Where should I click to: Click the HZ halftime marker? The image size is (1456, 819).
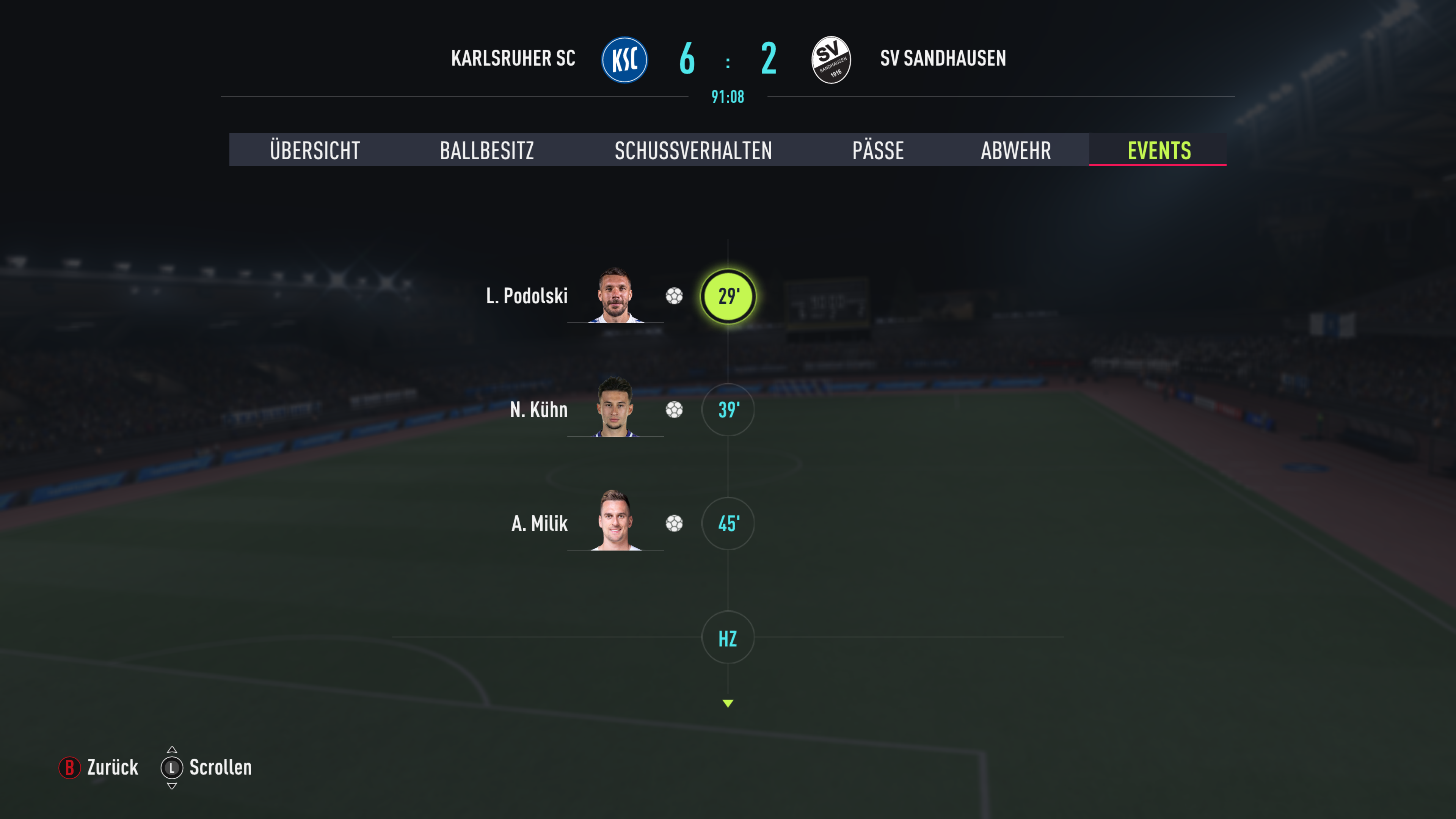[x=728, y=637]
